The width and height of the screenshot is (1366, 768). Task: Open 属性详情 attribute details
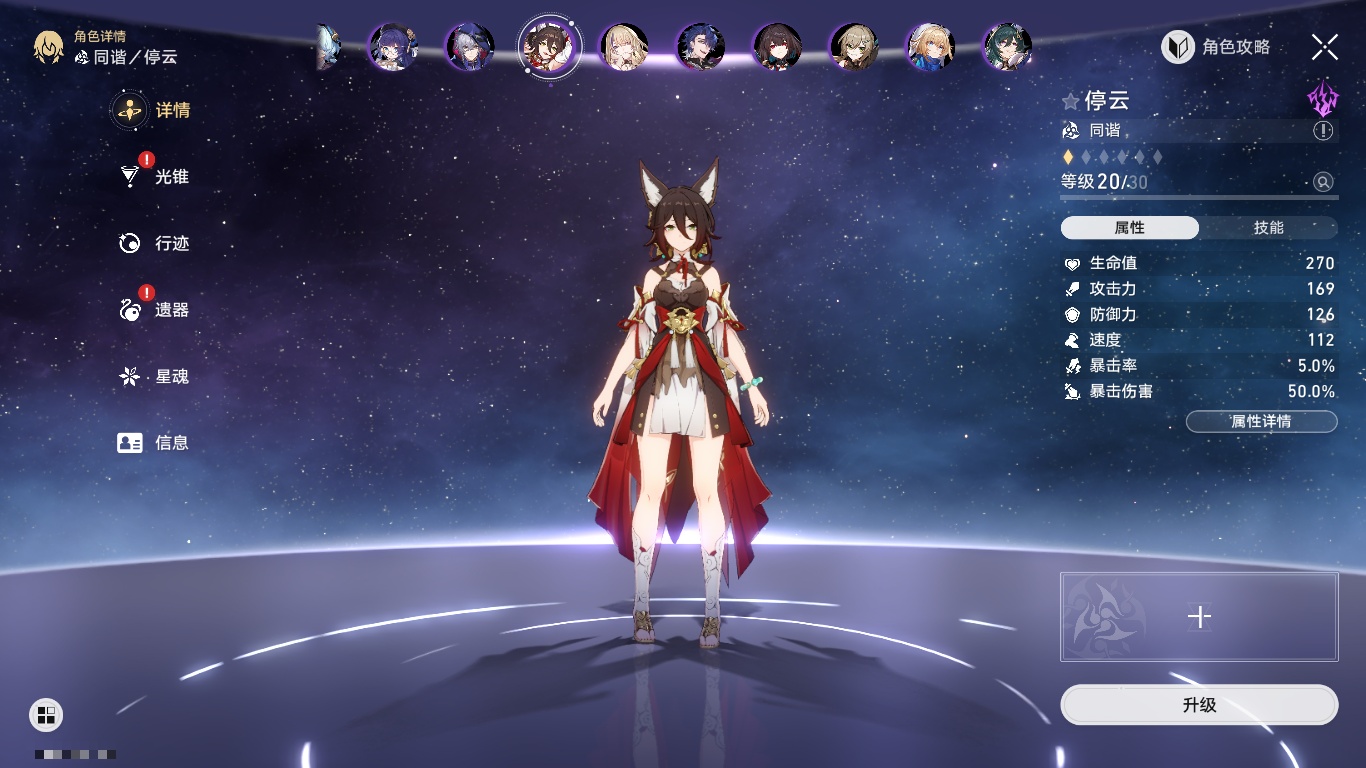(x=1261, y=422)
